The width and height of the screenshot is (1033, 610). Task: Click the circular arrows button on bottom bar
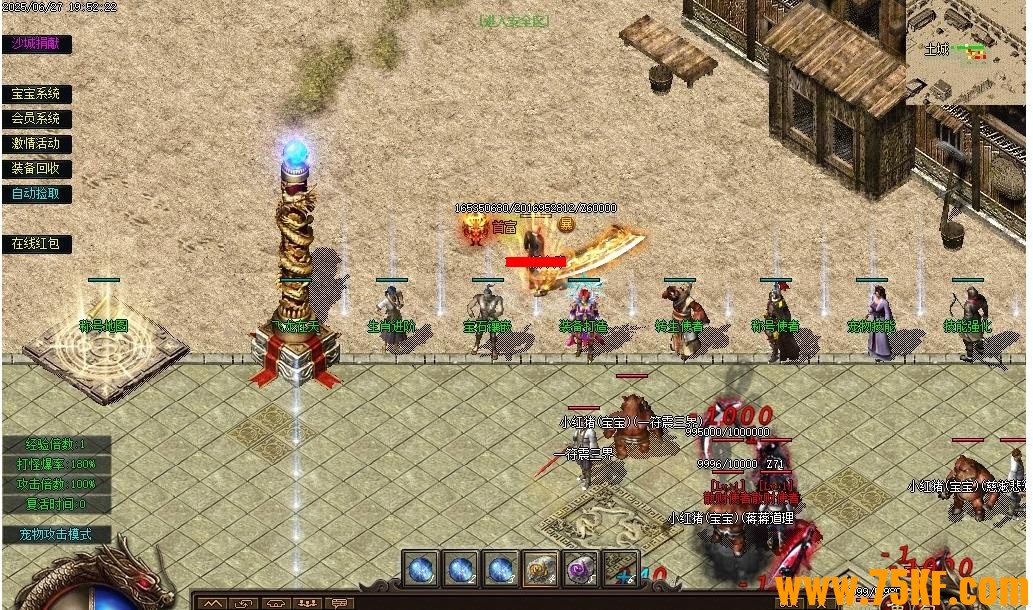pos(243,603)
